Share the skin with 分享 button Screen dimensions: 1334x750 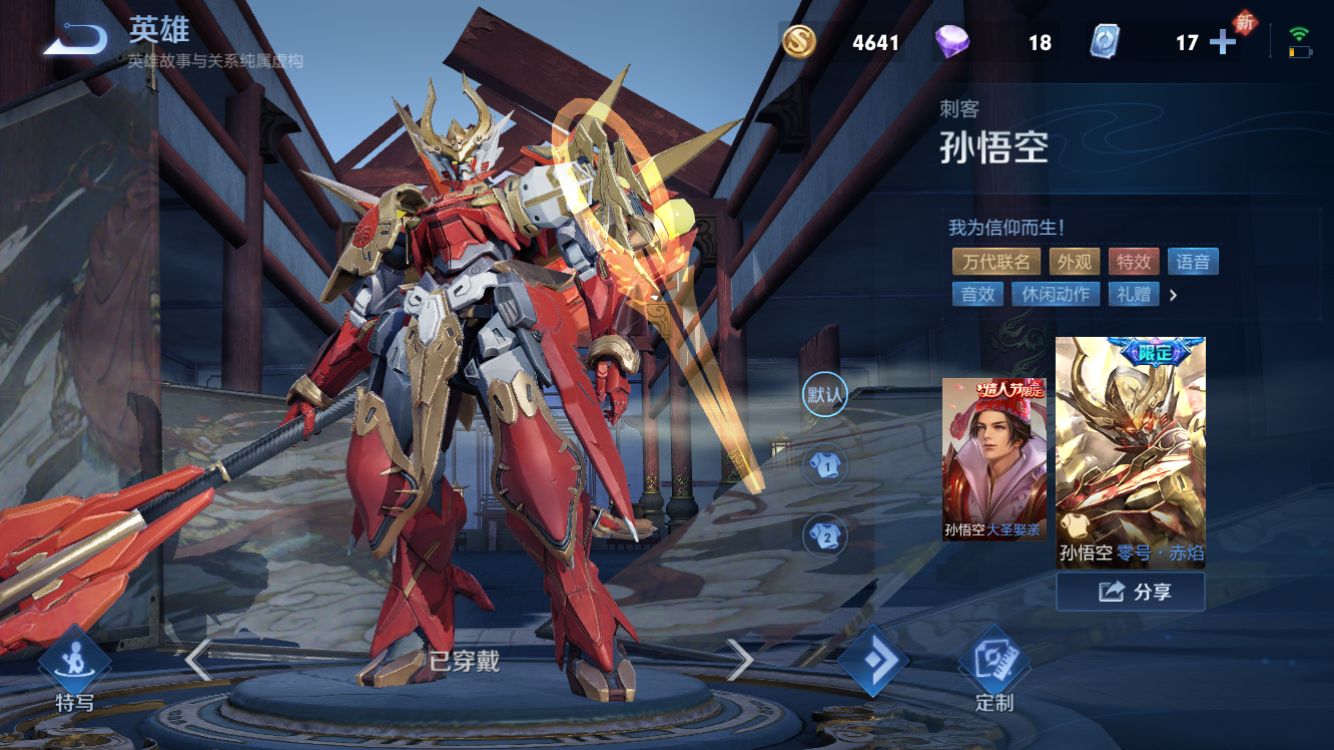tap(1130, 592)
